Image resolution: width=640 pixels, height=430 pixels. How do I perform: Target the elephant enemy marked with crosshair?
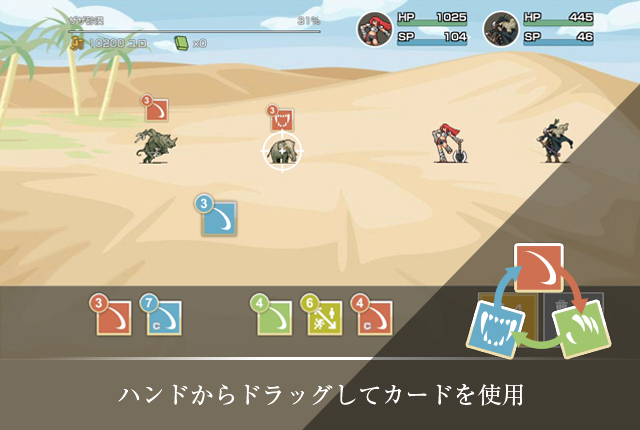pos(283,151)
